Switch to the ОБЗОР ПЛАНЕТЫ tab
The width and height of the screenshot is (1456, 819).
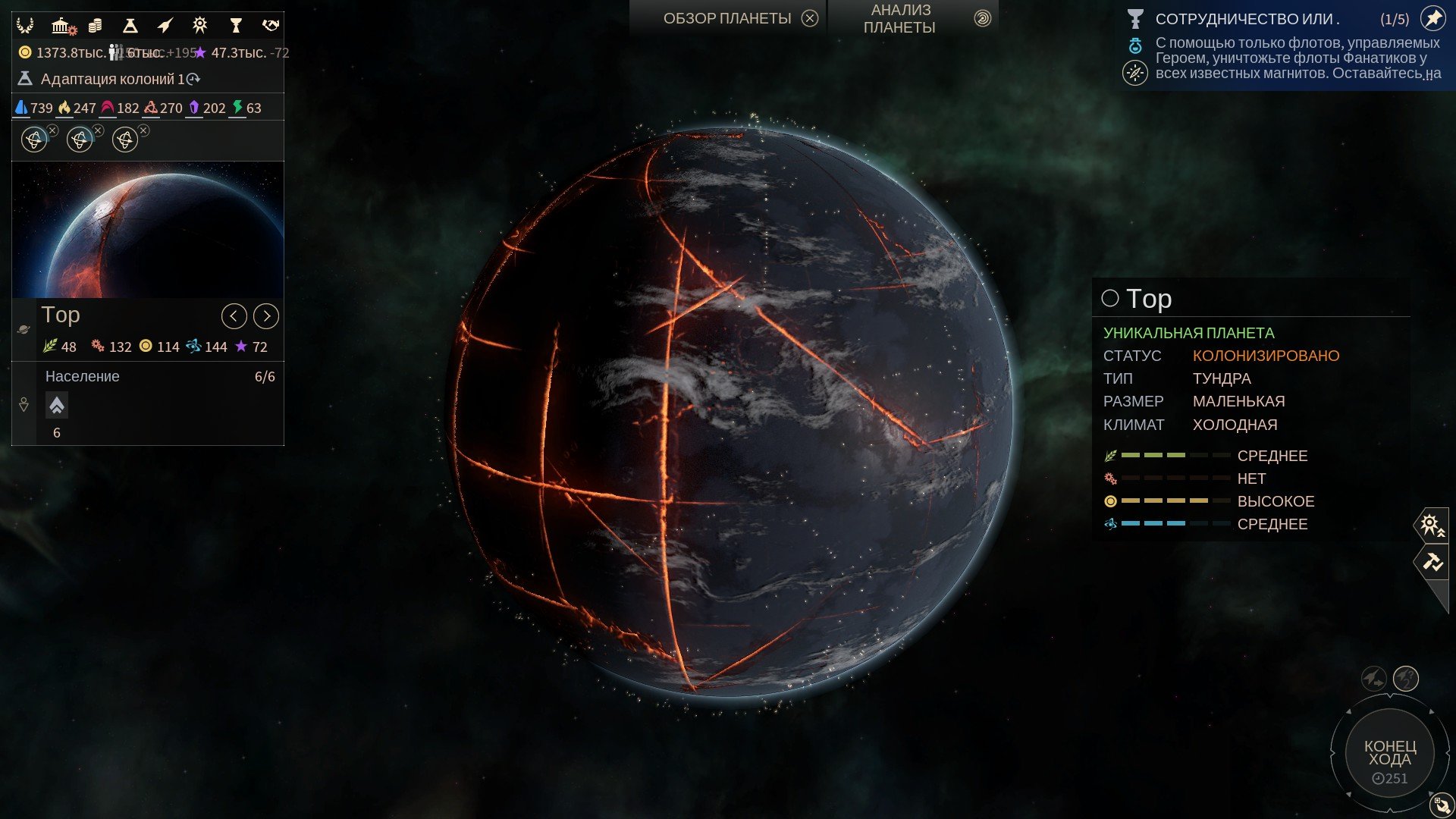pos(726,17)
